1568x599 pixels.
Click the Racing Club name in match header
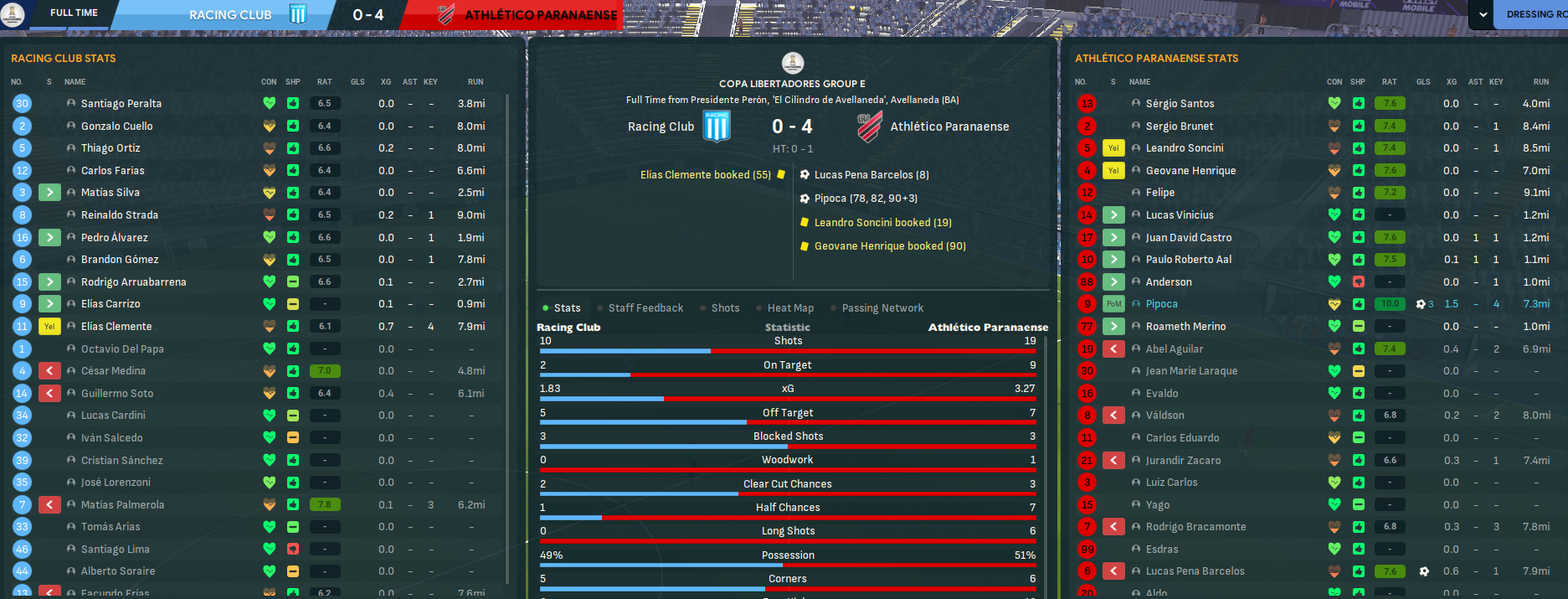pos(661,127)
